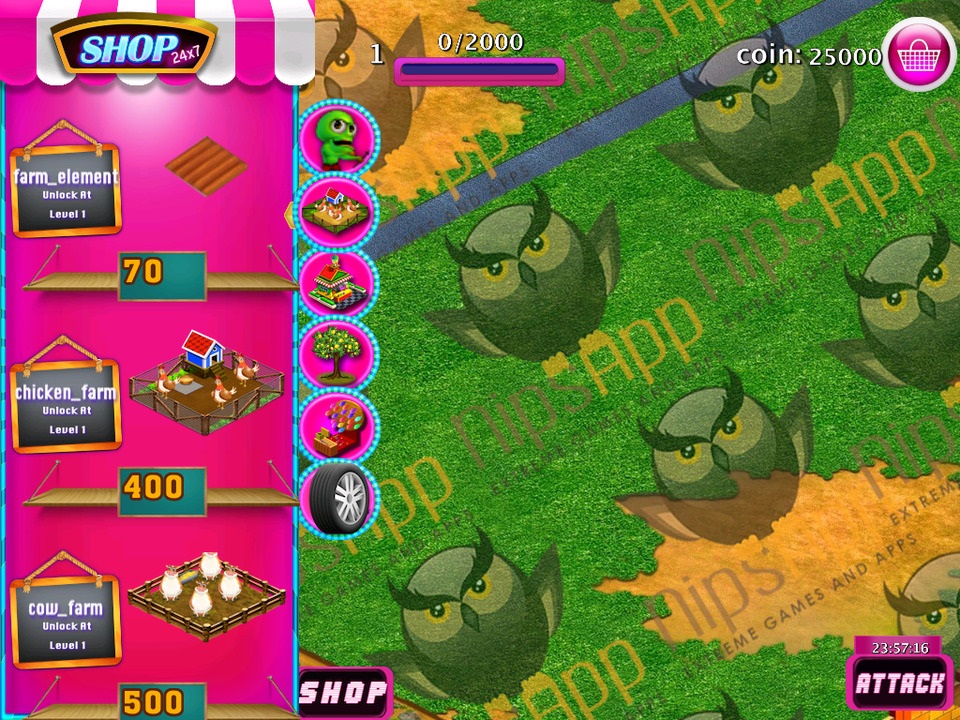Click the cow_farm chalkboard sign
Image resolution: width=960 pixels, height=720 pixels.
click(66, 621)
